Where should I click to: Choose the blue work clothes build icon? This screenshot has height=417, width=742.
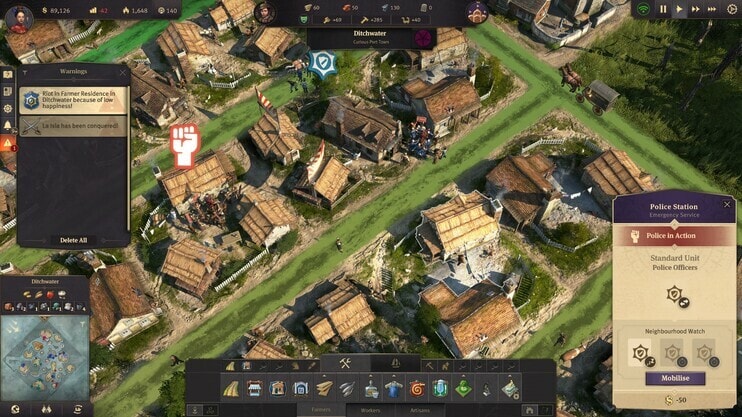[393, 388]
